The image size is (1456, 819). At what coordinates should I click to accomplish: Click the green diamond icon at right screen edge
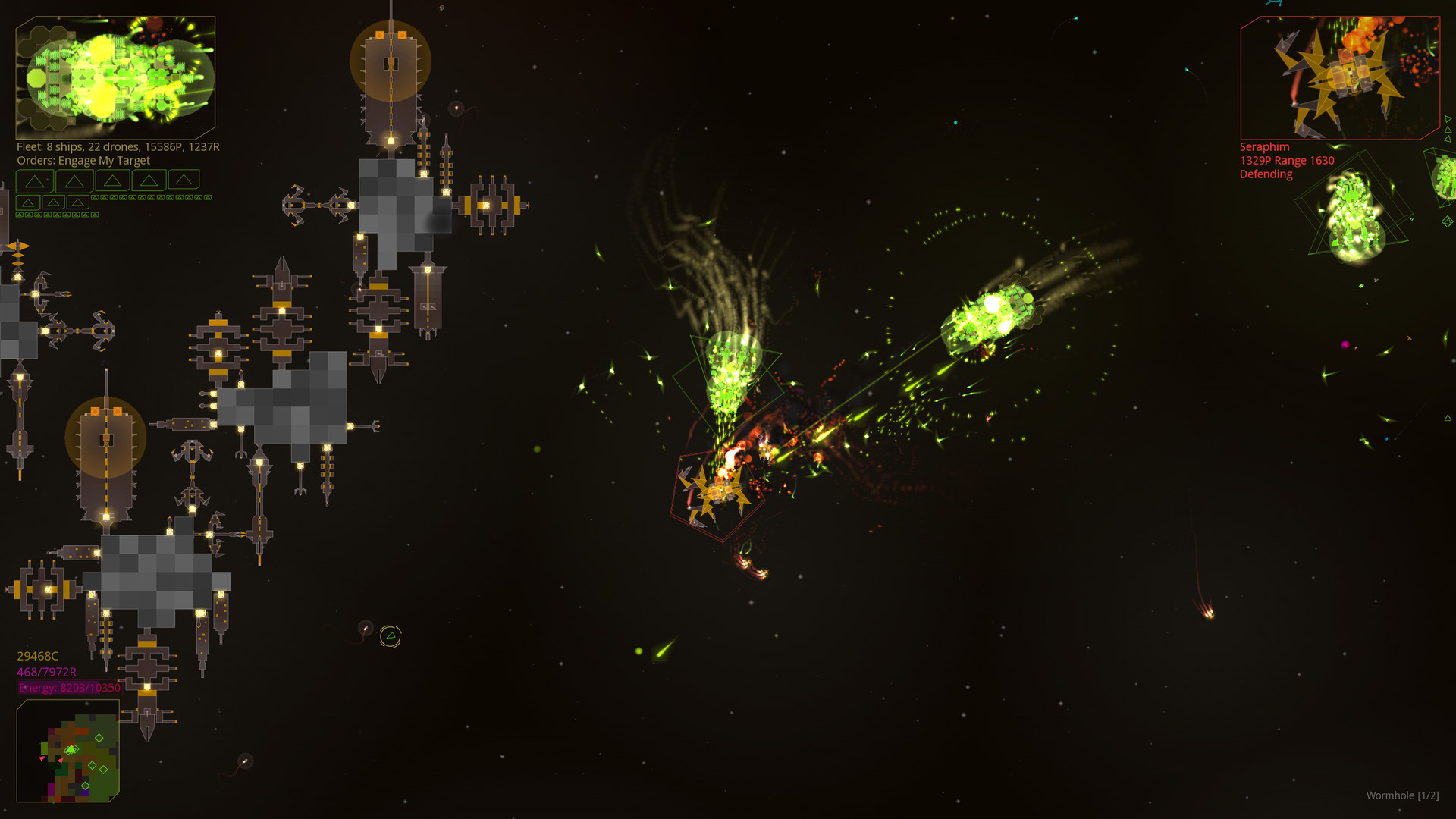(1447, 221)
